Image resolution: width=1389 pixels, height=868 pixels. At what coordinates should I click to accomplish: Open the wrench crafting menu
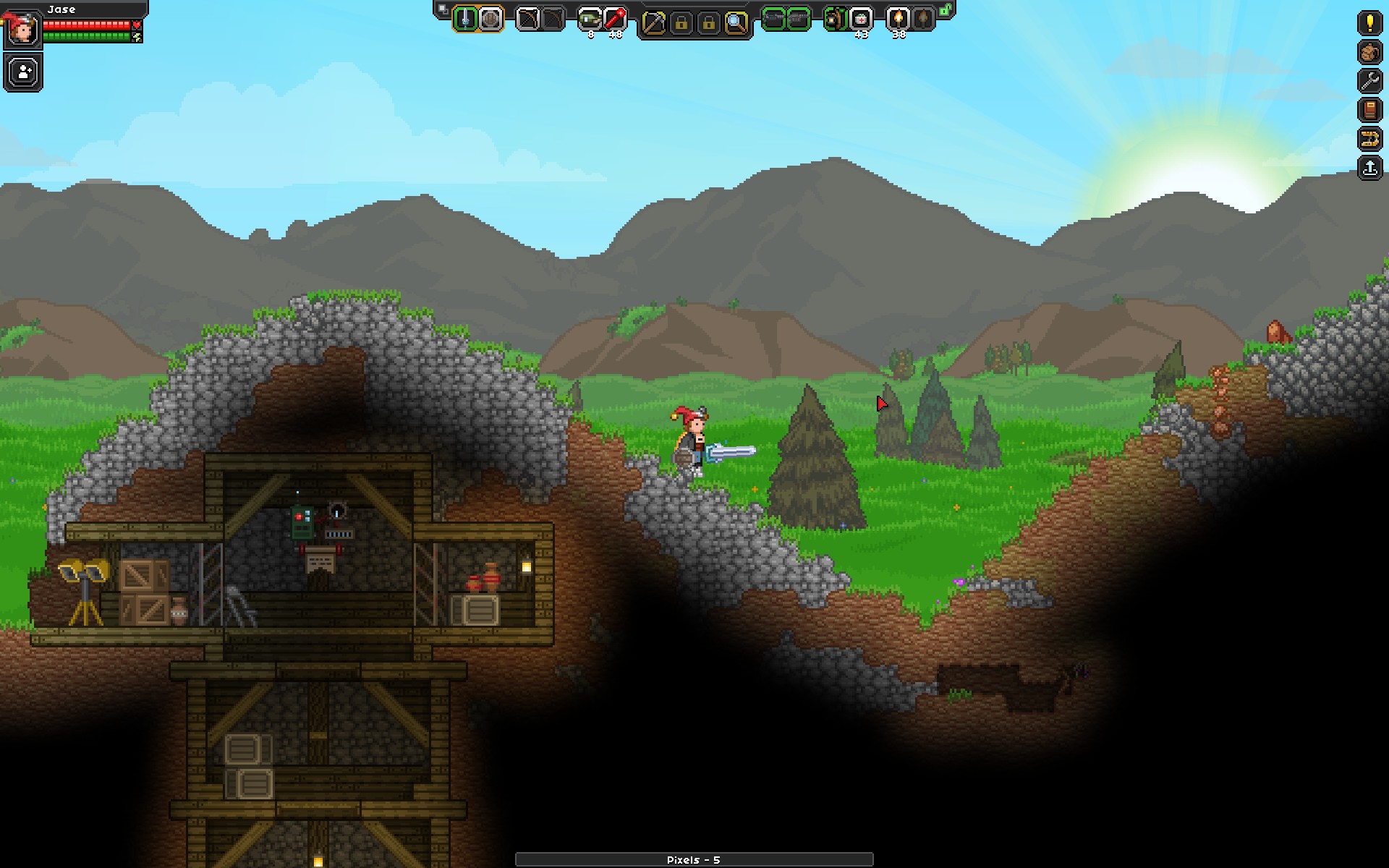1369,81
